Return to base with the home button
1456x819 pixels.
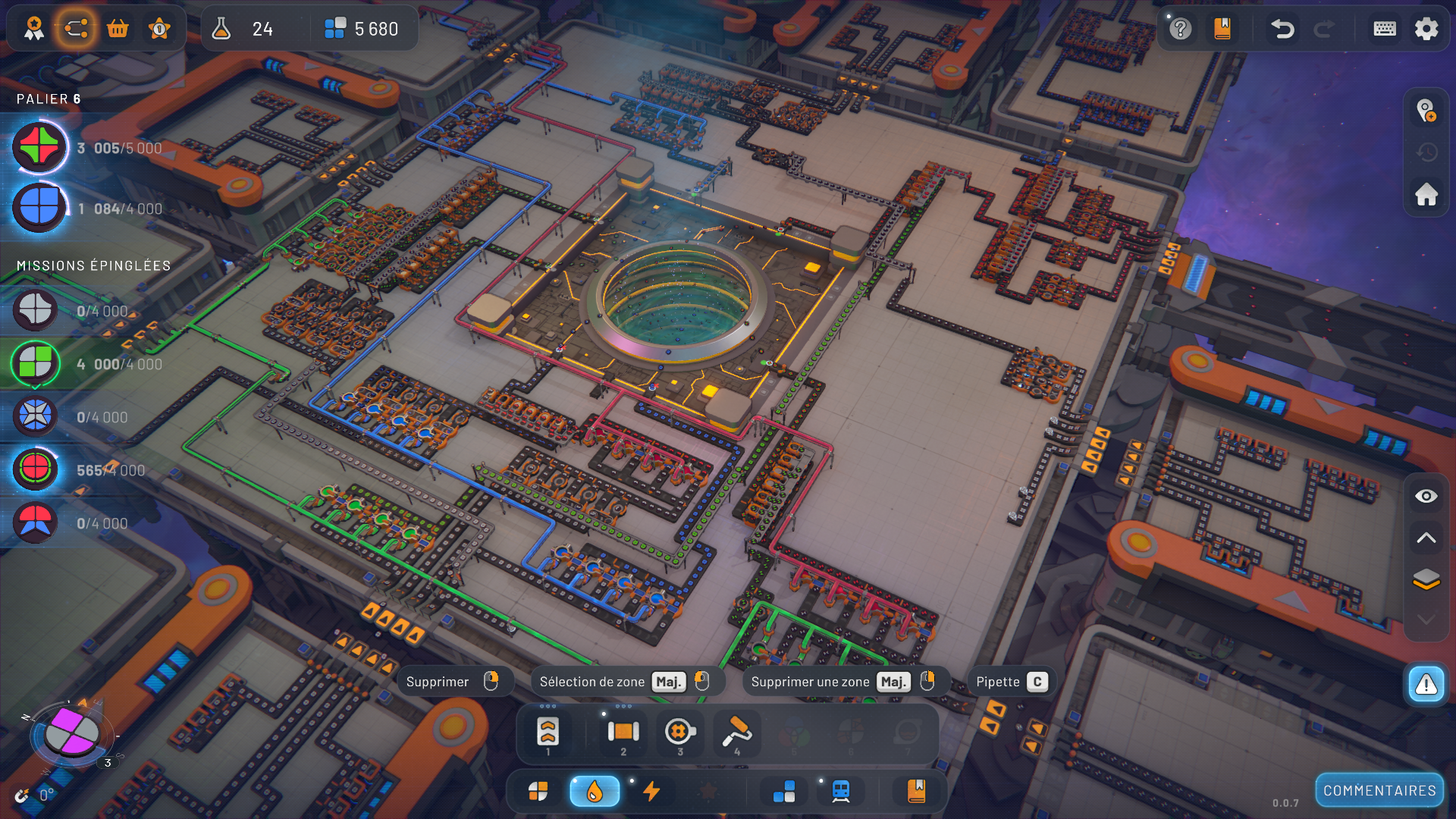1426,194
